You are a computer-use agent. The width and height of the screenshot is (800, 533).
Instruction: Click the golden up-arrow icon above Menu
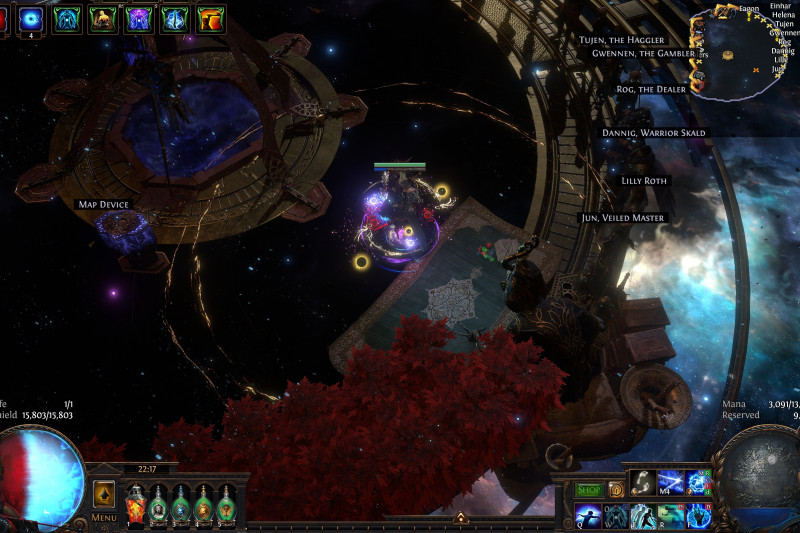[103, 493]
